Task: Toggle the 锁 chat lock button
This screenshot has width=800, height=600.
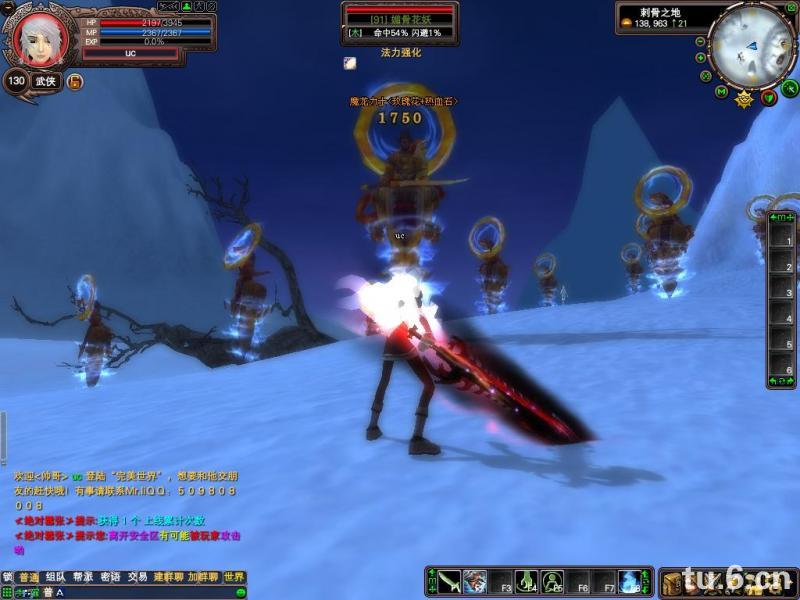Action: tap(7, 577)
